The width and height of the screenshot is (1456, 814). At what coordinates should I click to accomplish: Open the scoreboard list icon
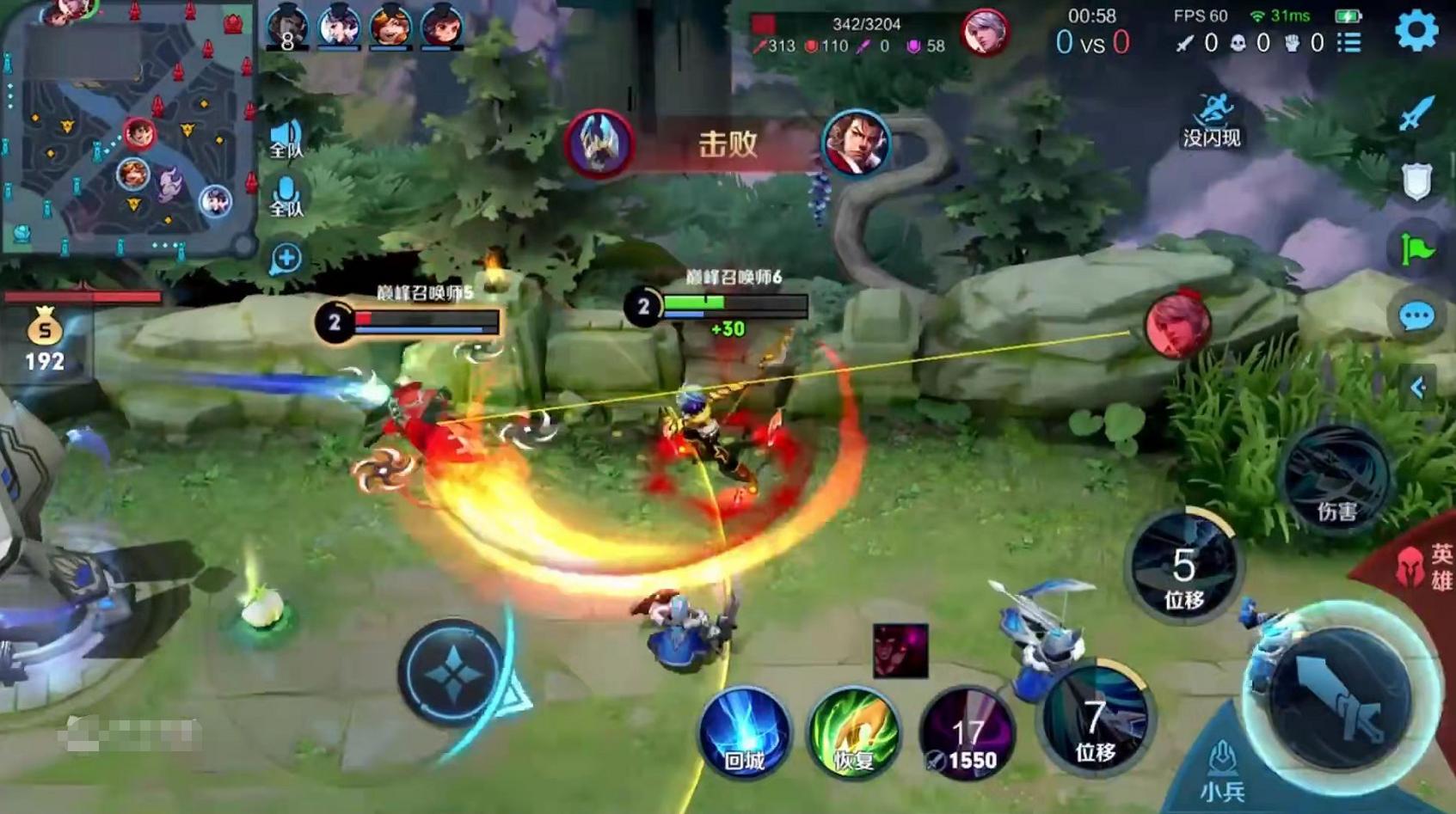[1349, 42]
